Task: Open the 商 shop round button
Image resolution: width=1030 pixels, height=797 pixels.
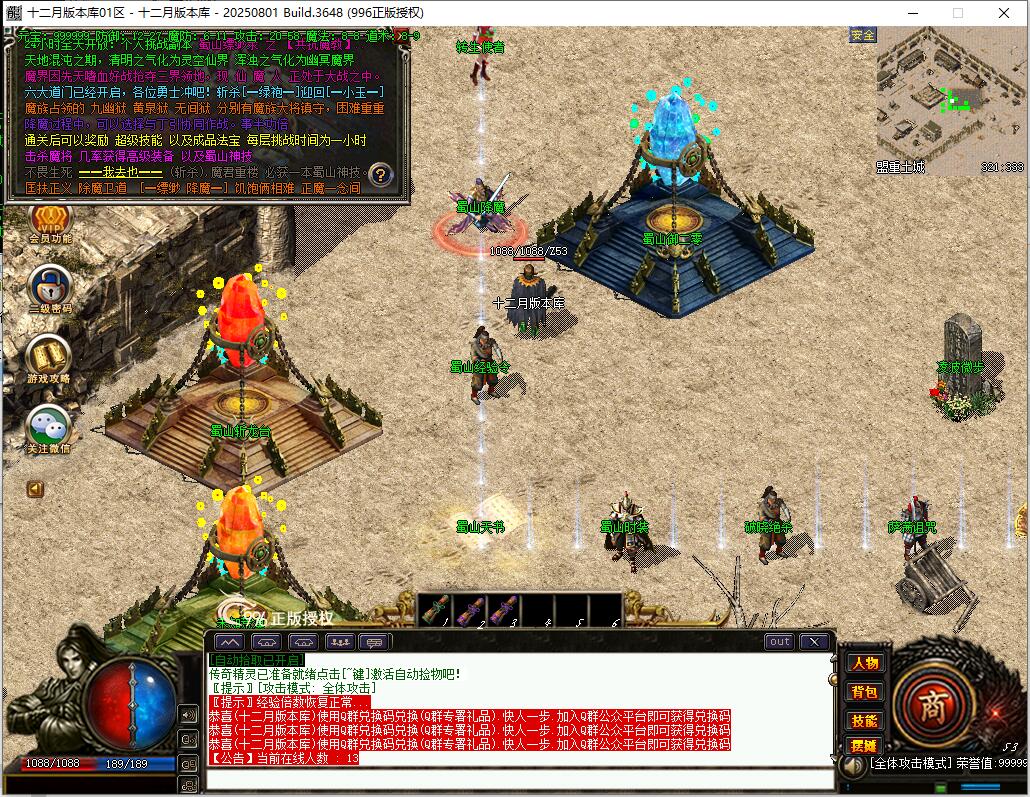Action: point(933,700)
